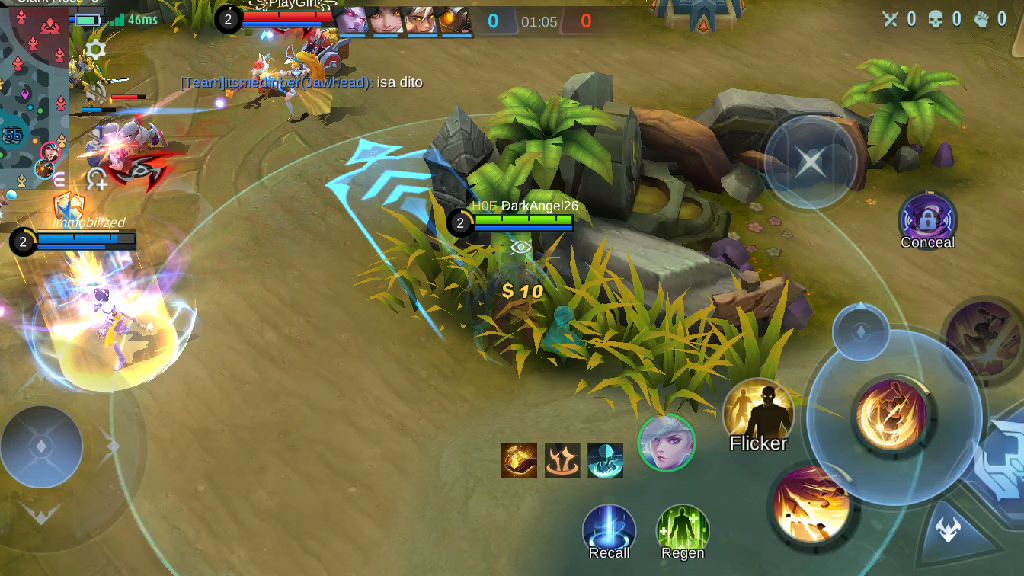Select the white-haired hero portrait target
Screen dimensions: 1024x576
[x=666, y=442]
